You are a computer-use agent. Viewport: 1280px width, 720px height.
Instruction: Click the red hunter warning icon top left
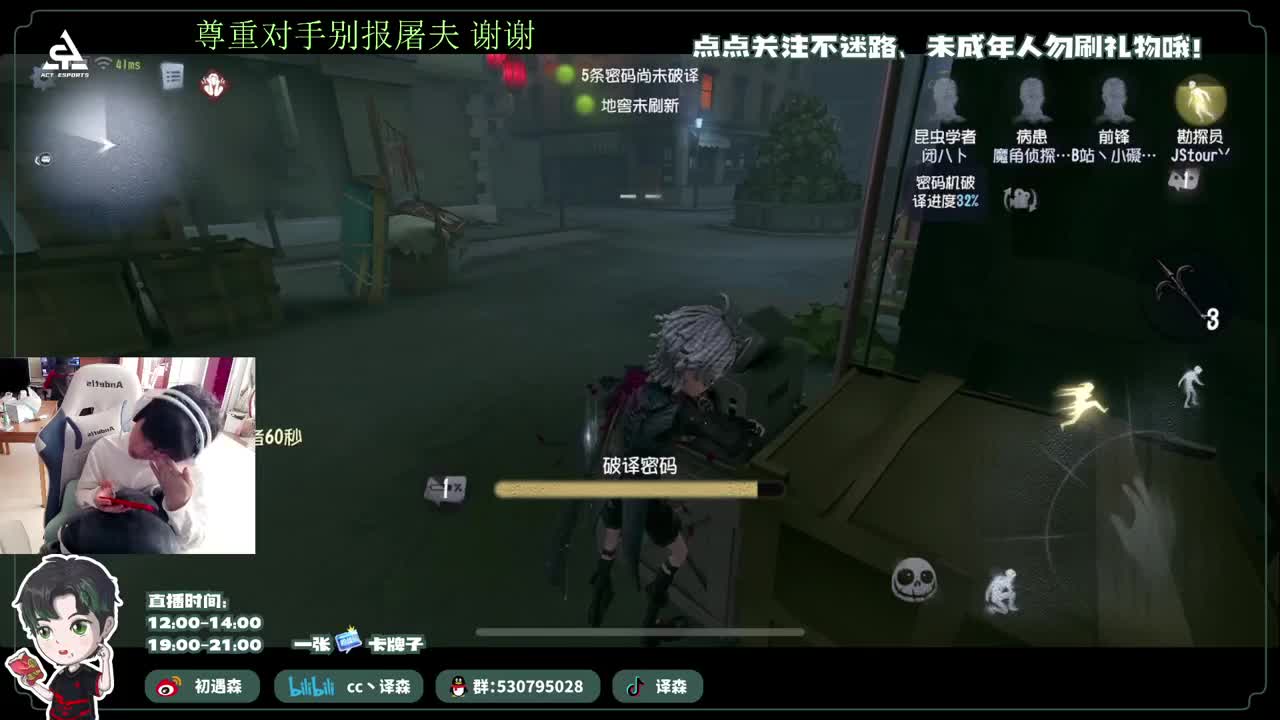214,84
